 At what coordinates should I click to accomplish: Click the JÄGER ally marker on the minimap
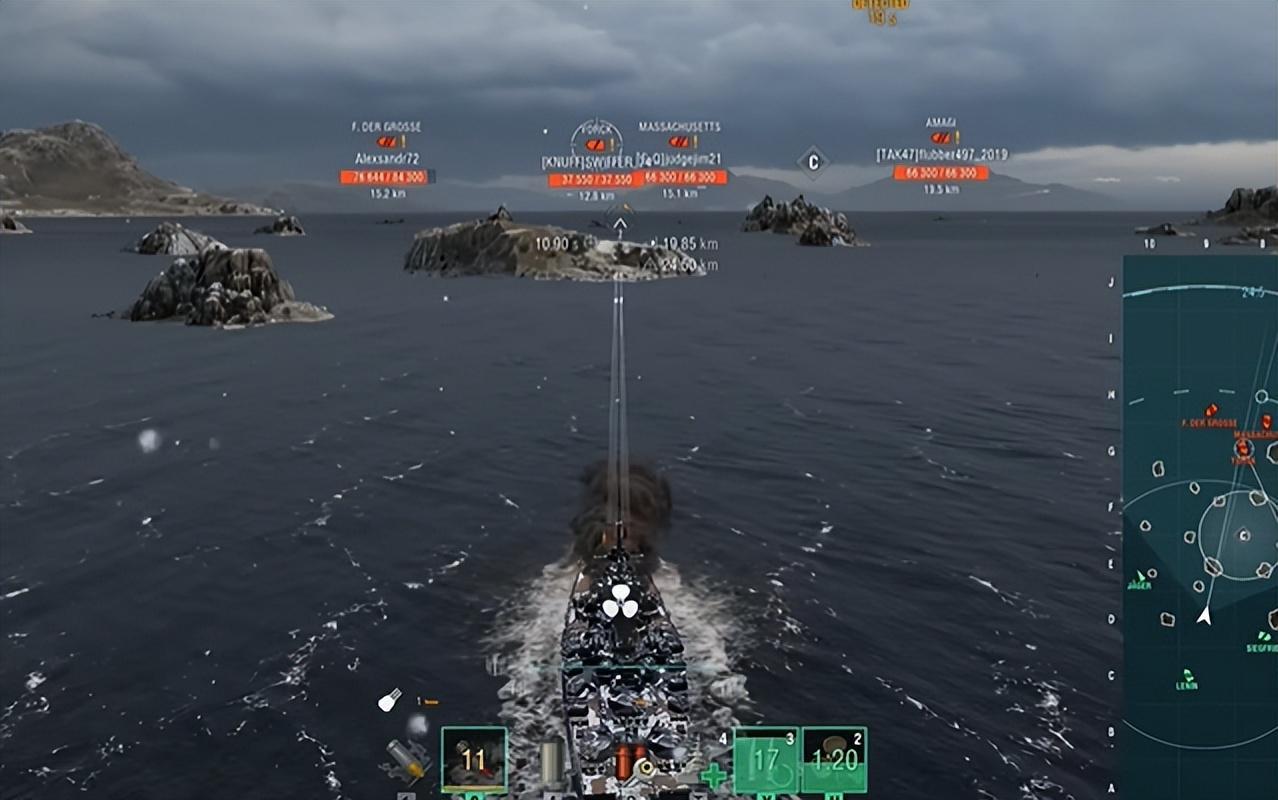pyautogui.click(x=1139, y=578)
